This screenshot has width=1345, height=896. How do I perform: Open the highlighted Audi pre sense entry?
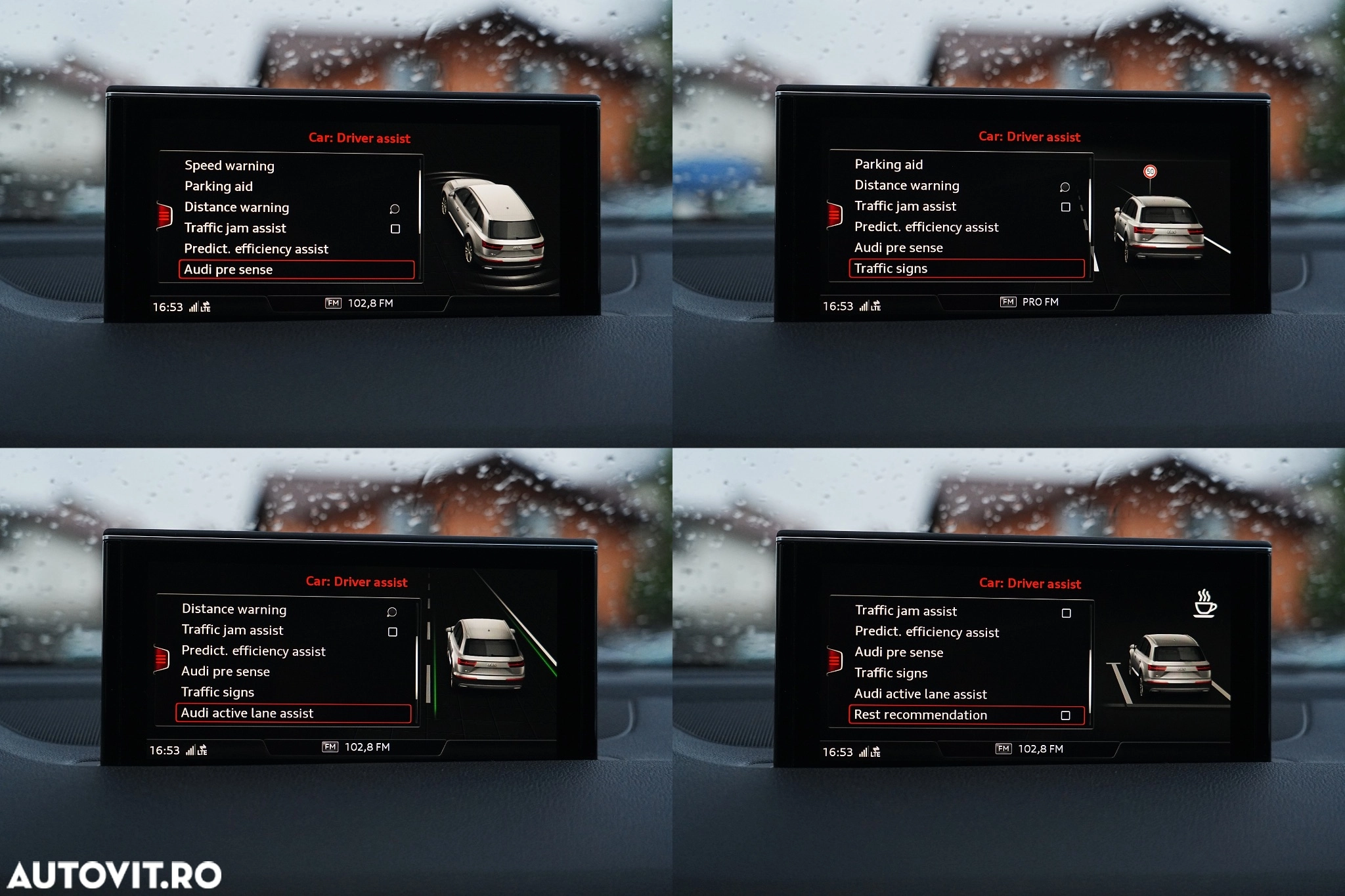point(296,270)
